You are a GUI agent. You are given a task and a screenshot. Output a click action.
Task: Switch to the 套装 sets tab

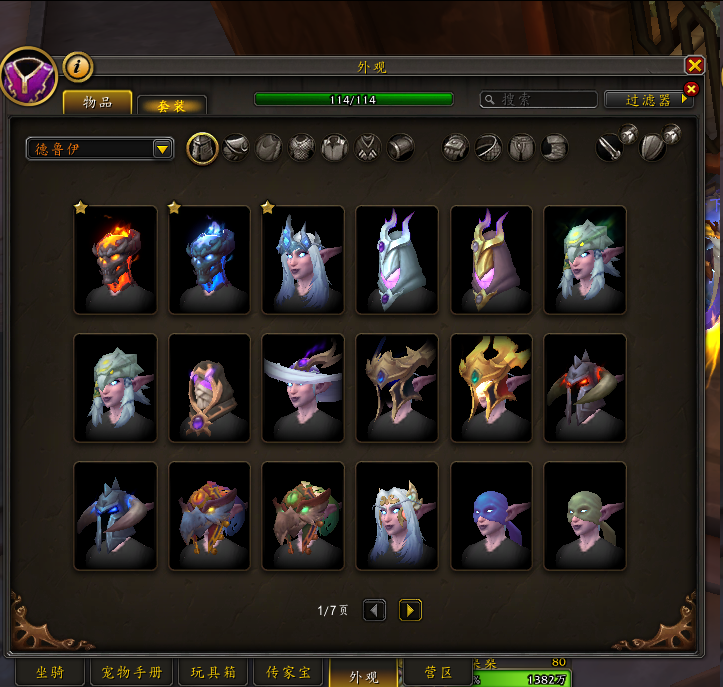pyautogui.click(x=172, y=105)
